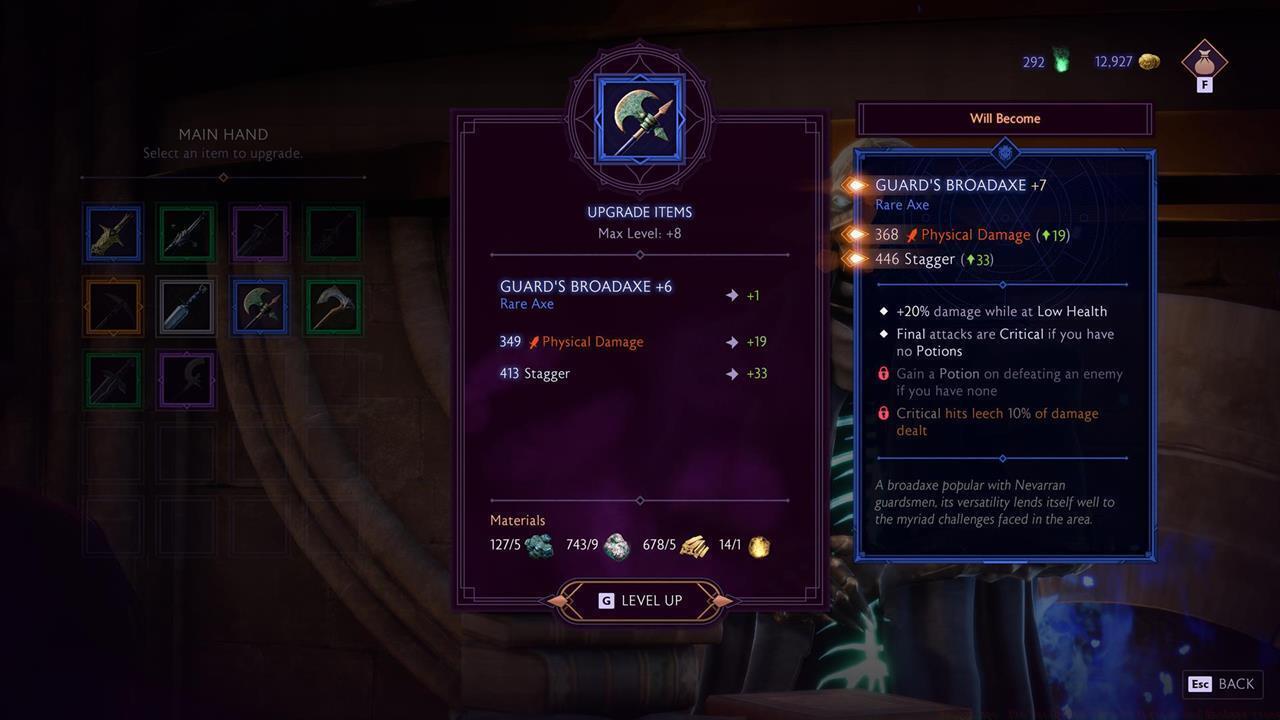Select the orange-framed pickaxe weapon icon
This screenshot has height=720, width=1280.
coord(112,306)
